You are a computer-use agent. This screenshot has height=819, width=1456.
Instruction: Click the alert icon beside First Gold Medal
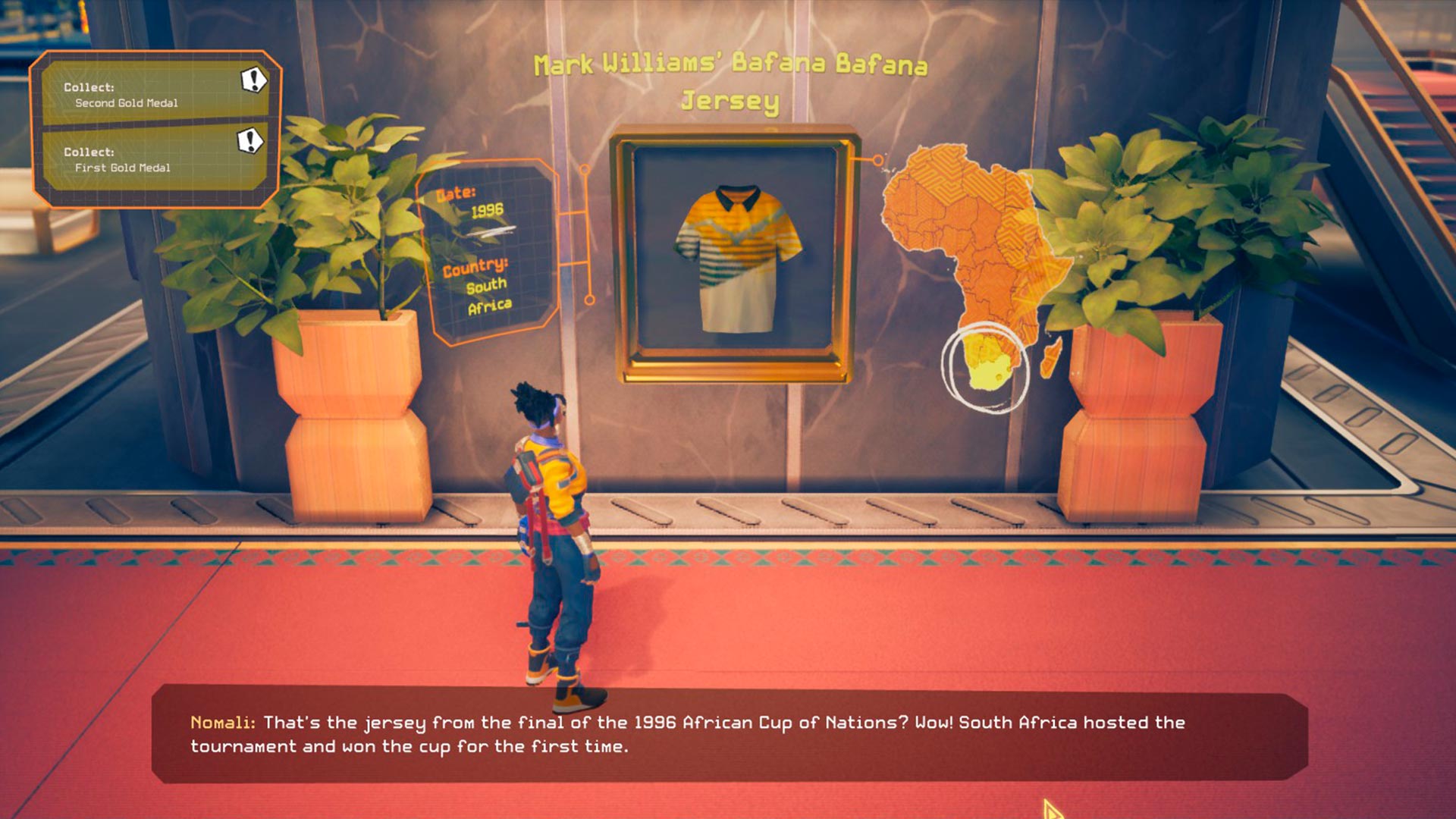(249, 140)
